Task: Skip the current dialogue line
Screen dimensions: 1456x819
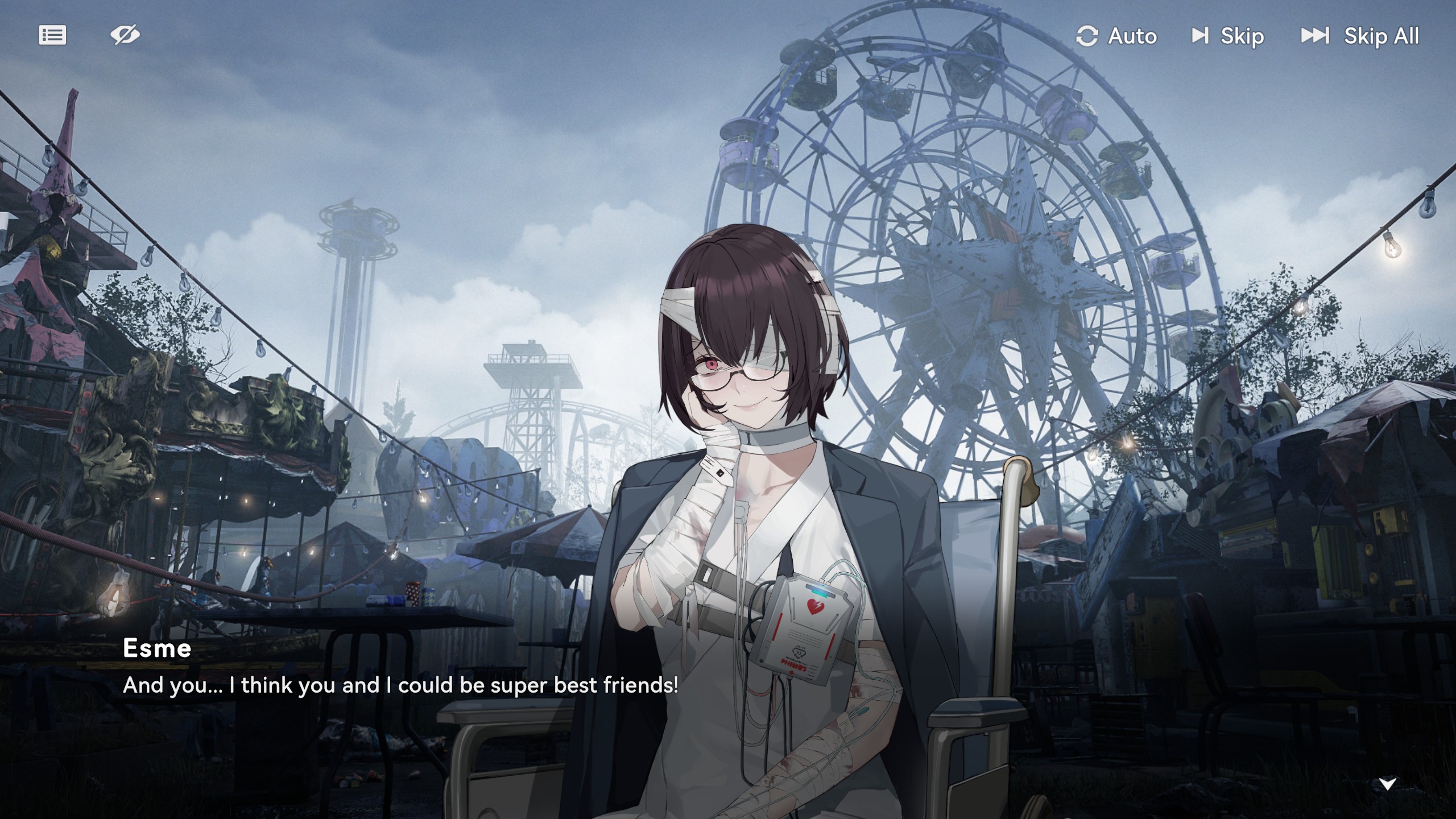Action: (1228, 36)
